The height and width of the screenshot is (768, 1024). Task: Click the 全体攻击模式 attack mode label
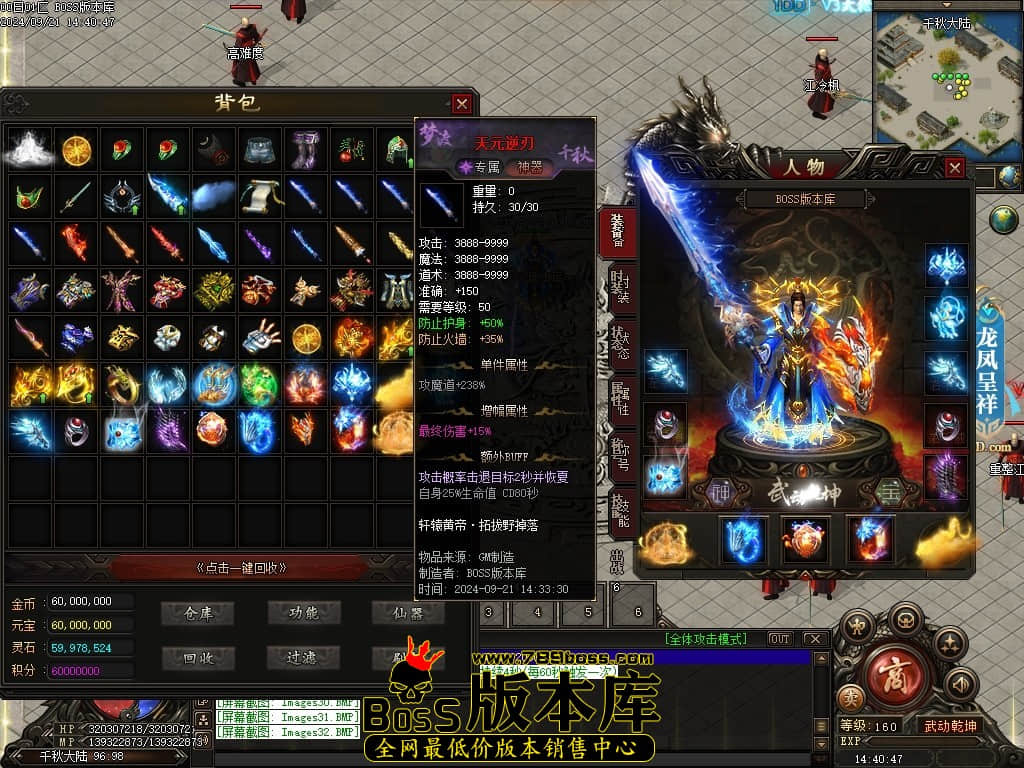click(x=711, y=638)
